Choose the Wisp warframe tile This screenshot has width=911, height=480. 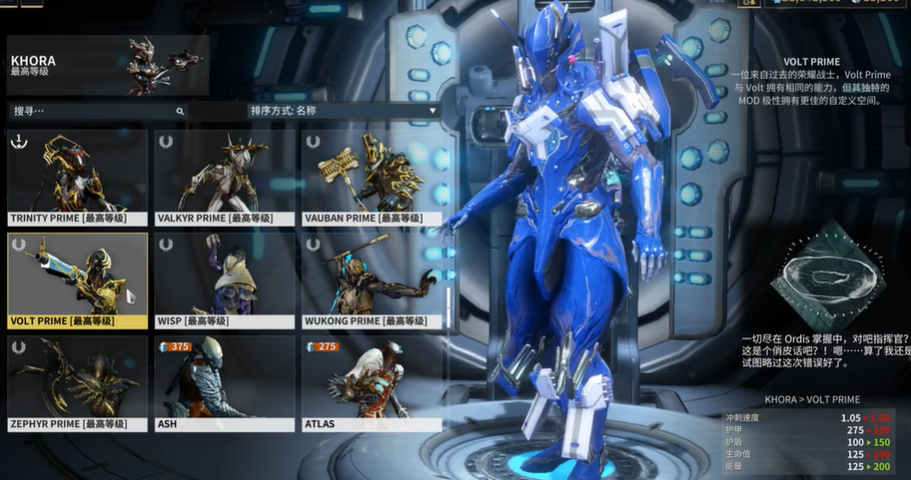[225, 281]
